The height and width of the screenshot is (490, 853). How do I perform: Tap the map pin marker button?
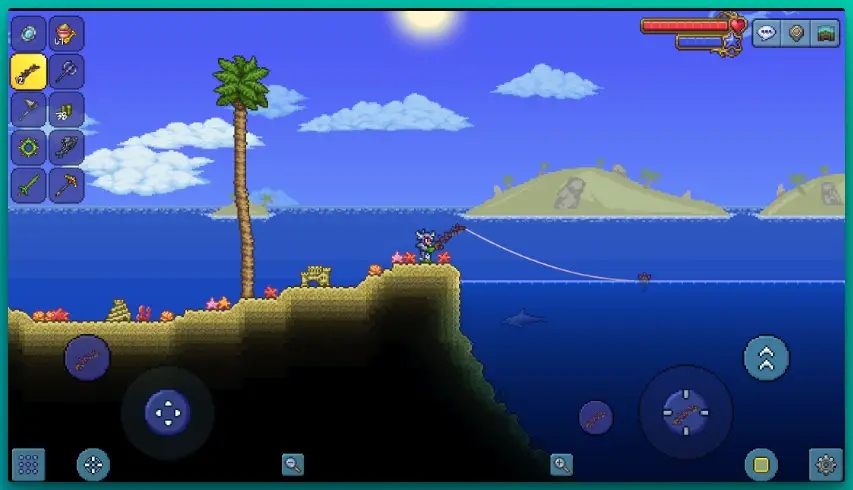click(796, 32)
